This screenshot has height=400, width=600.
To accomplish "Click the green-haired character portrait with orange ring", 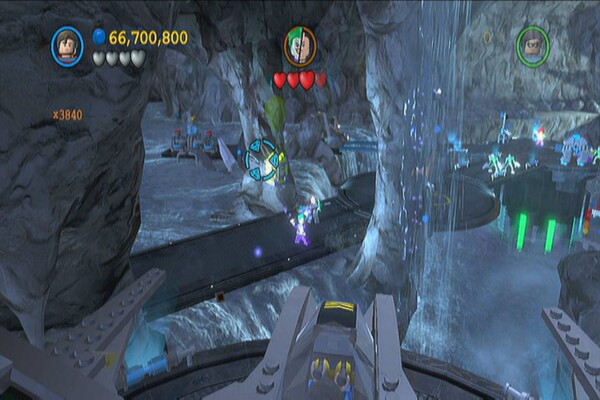I will pos(299,46).
